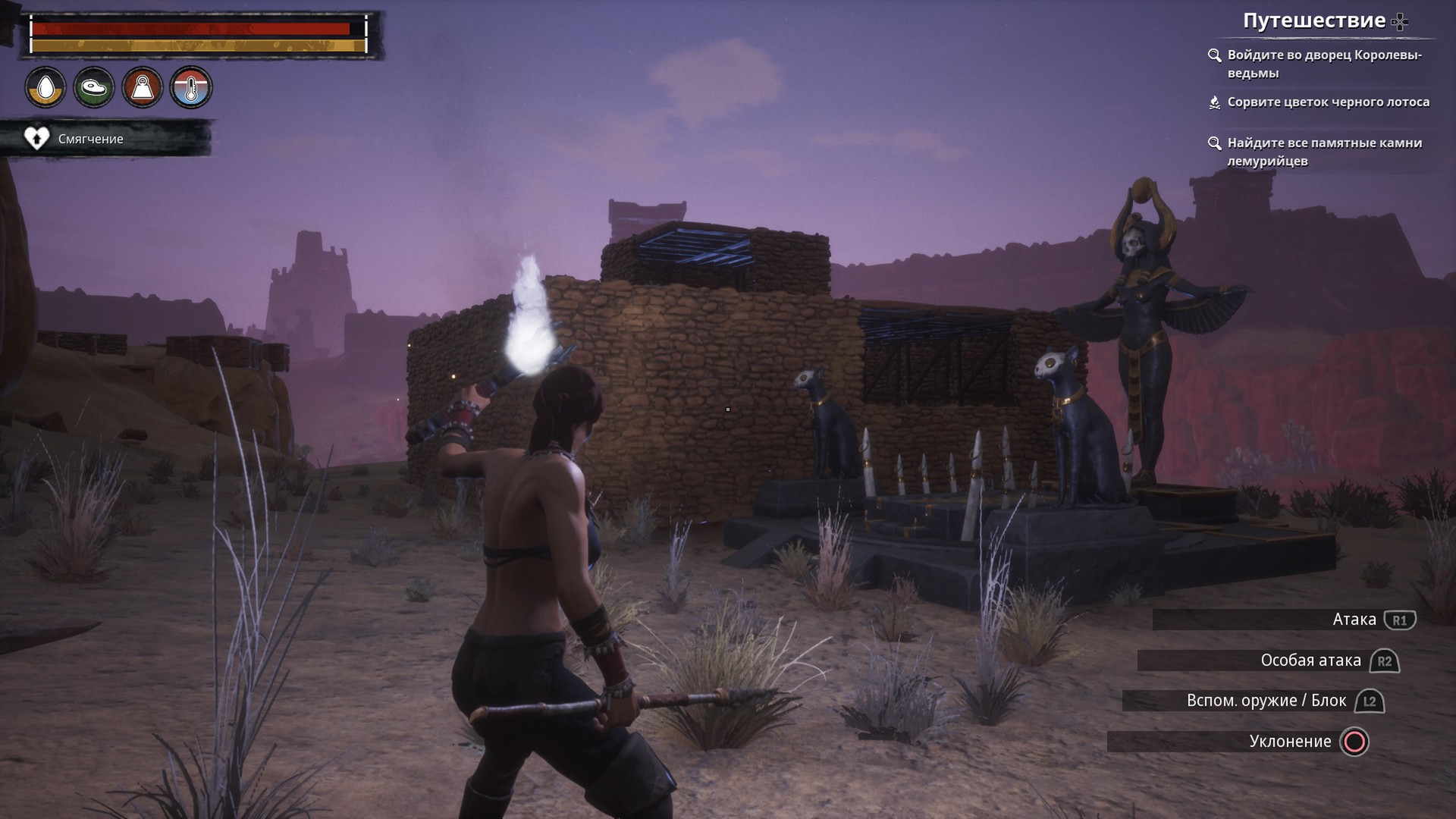Choose the черного лотоса flower objective
The image size is (1456, 819).
coord(1328,102)
